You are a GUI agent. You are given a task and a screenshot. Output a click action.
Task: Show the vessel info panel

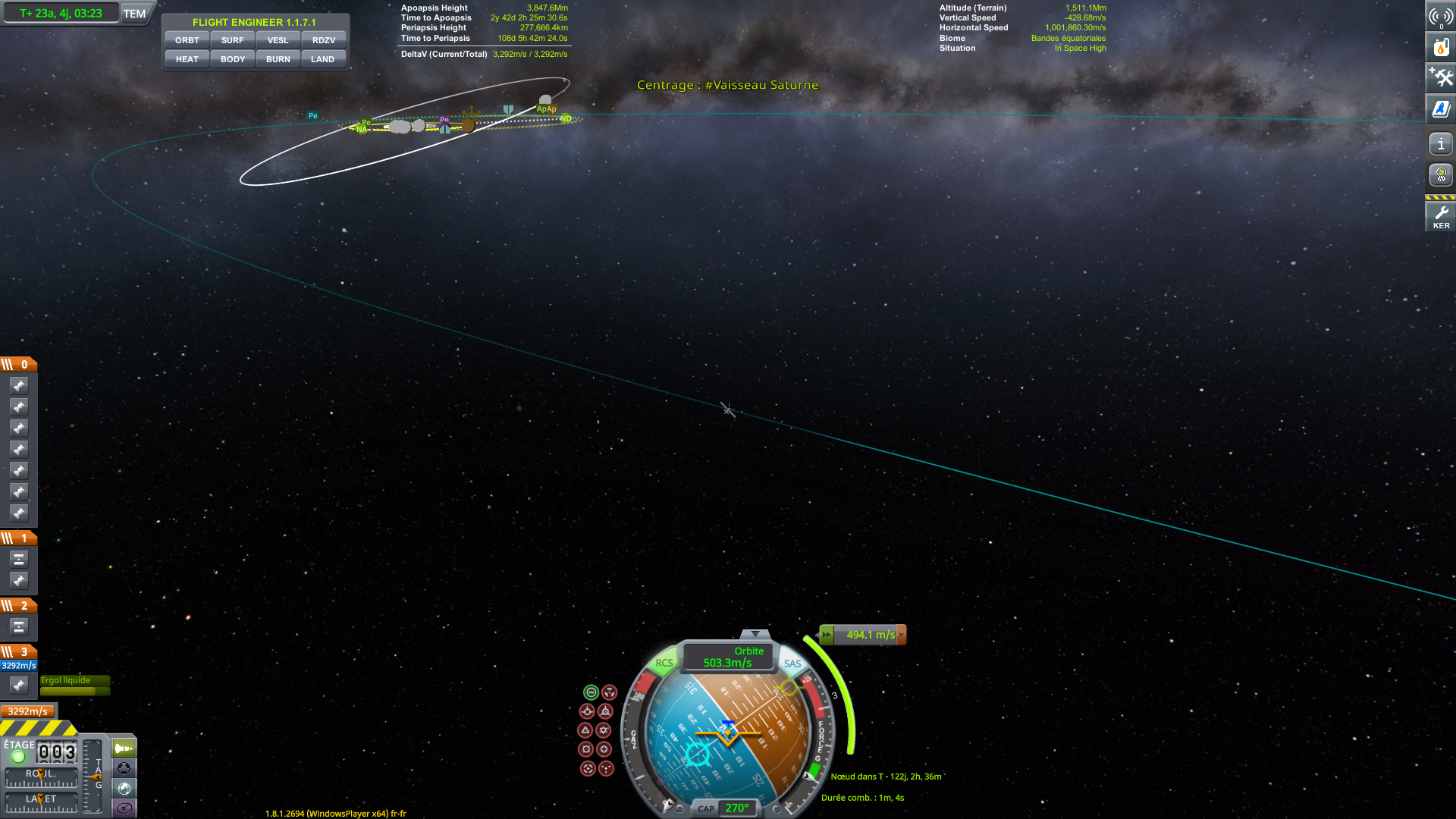[x=1441, y=143]
